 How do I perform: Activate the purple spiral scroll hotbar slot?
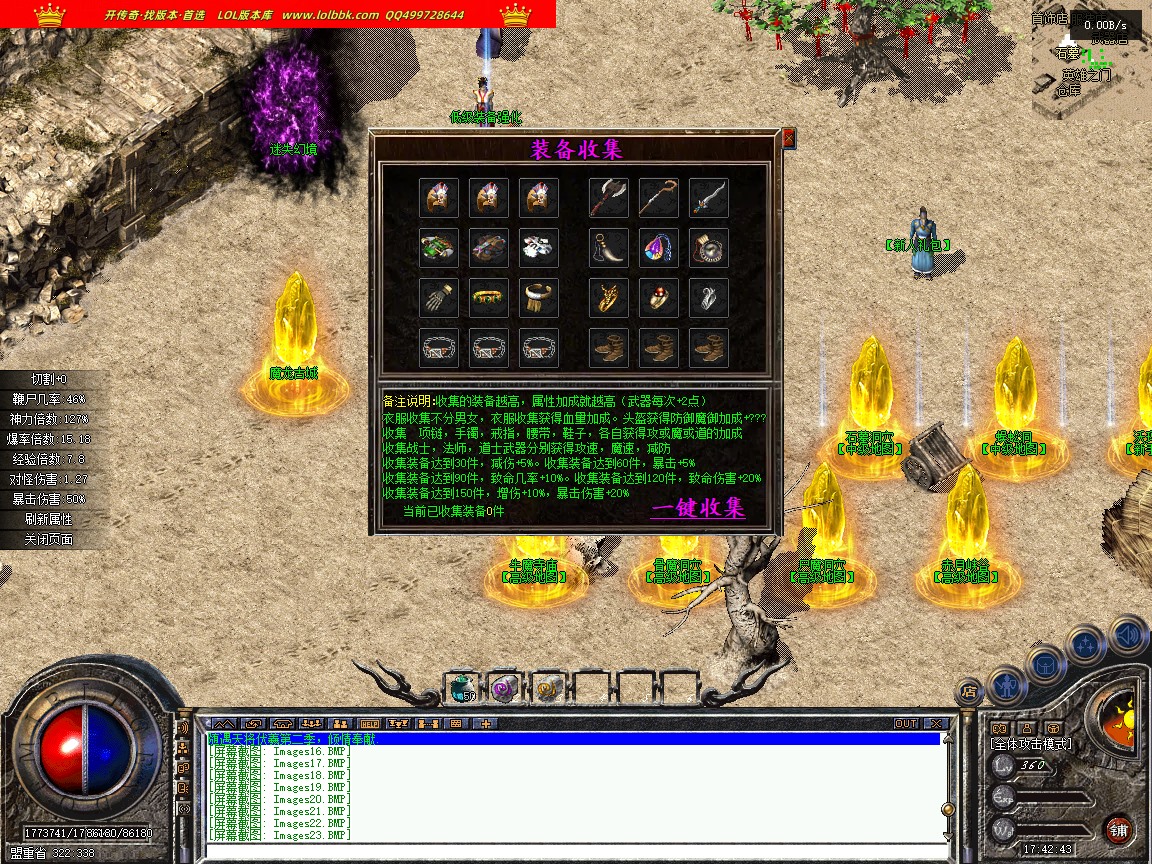point(503,687)
